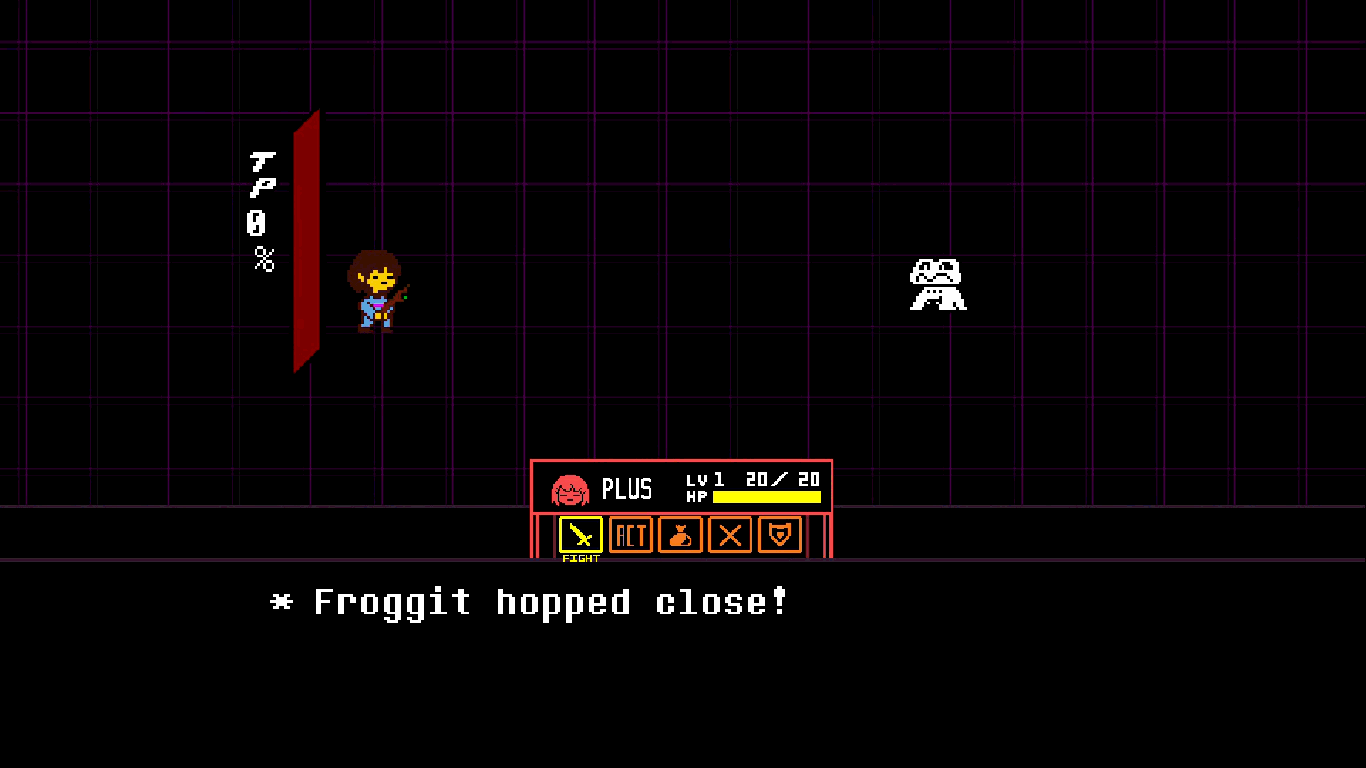Open the ACT command icon

(x=630, y=535)
